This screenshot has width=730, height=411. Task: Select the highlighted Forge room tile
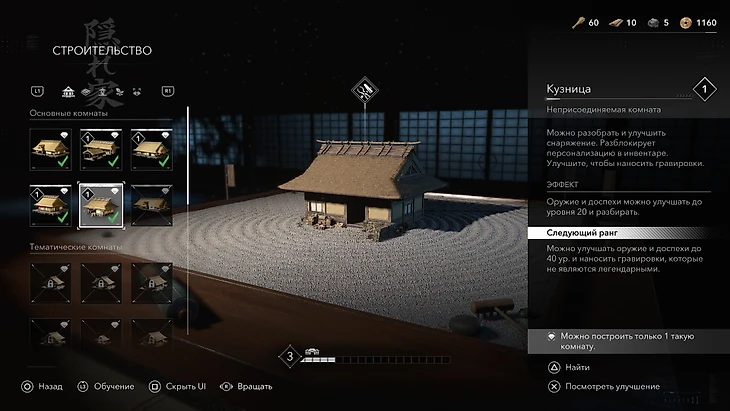[100, 204]
